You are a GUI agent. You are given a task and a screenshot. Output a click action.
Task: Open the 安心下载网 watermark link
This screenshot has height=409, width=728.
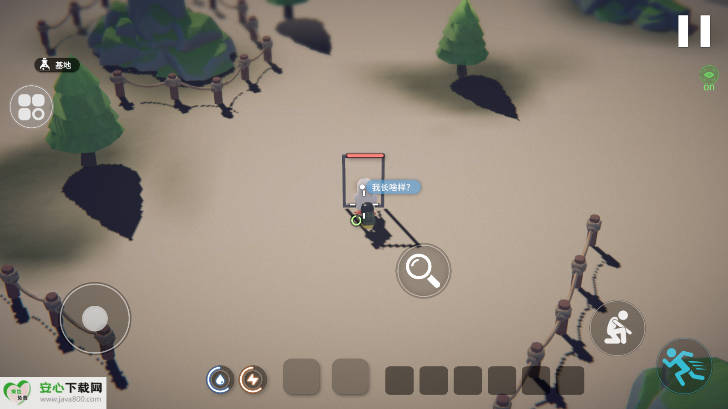click(53, 392)
